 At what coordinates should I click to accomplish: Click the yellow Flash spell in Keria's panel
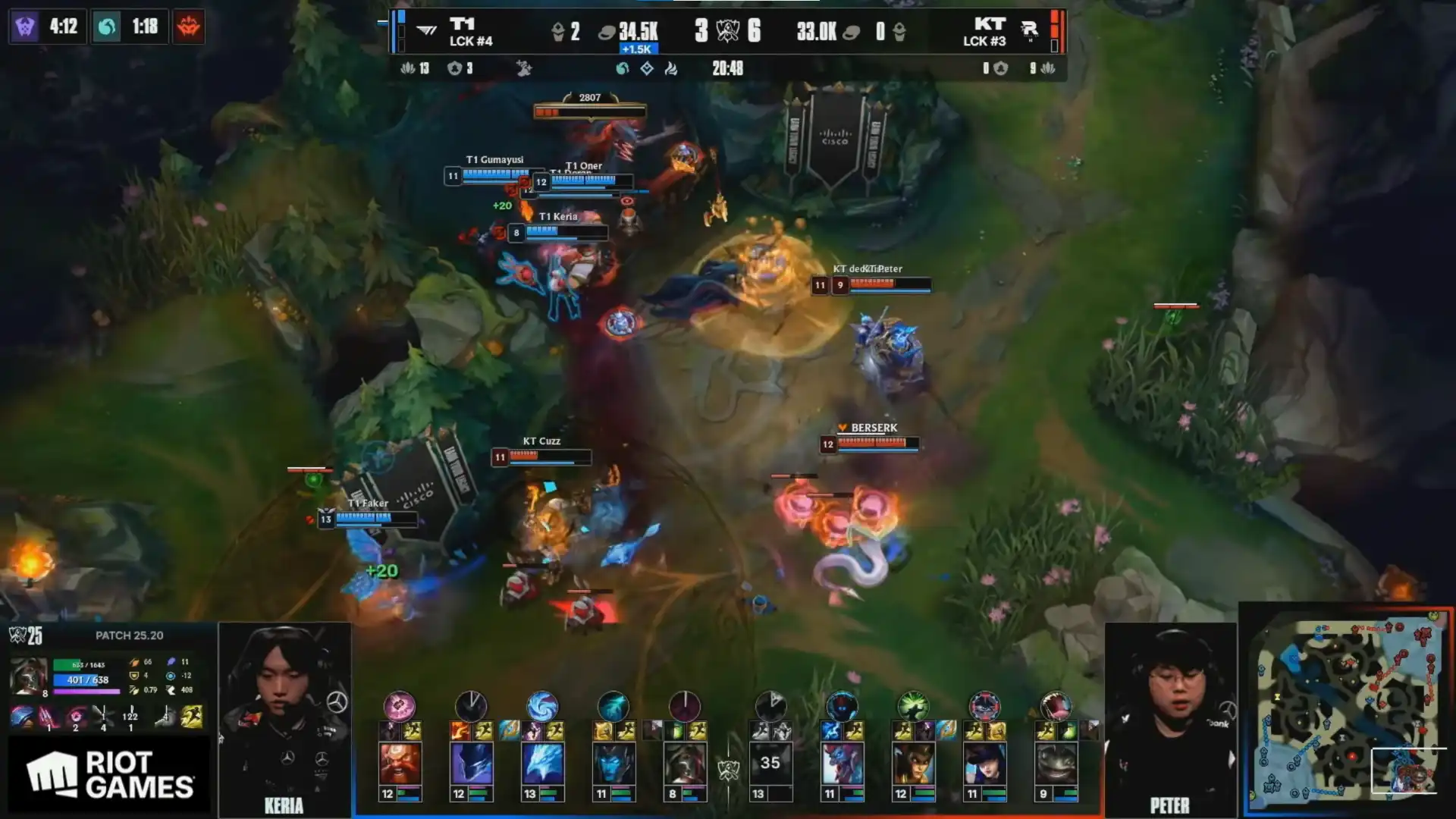(x=192, y=717)
